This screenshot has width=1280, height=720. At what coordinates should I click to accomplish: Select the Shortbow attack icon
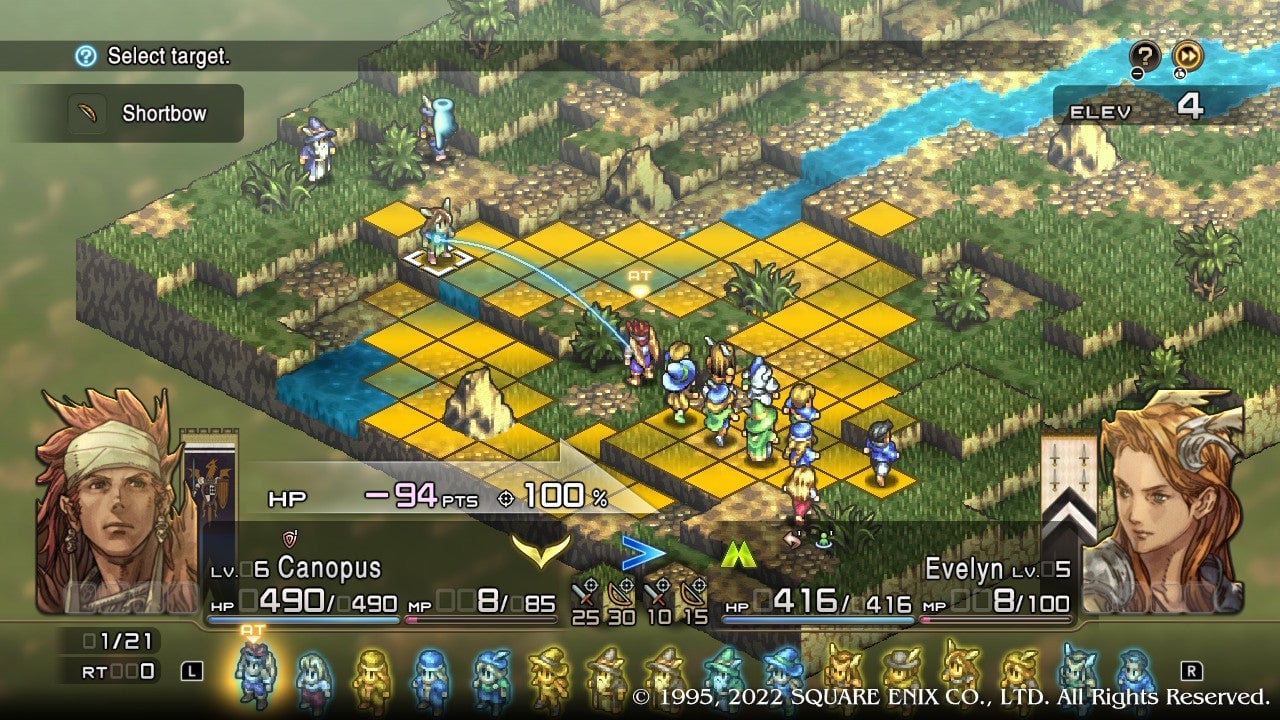89,113
